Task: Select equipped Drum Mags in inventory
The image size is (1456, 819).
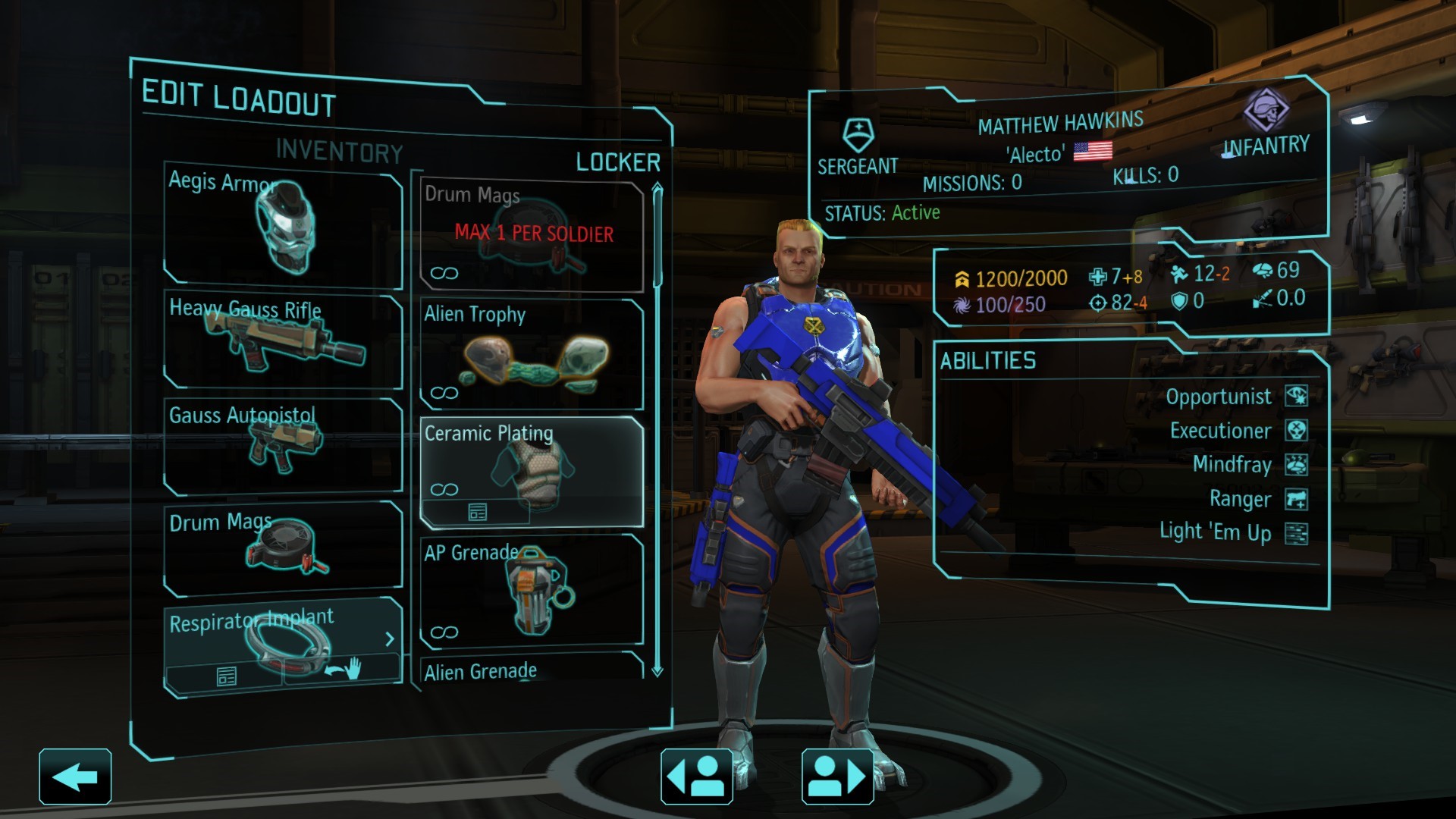Action: click(x=282, y=548)
